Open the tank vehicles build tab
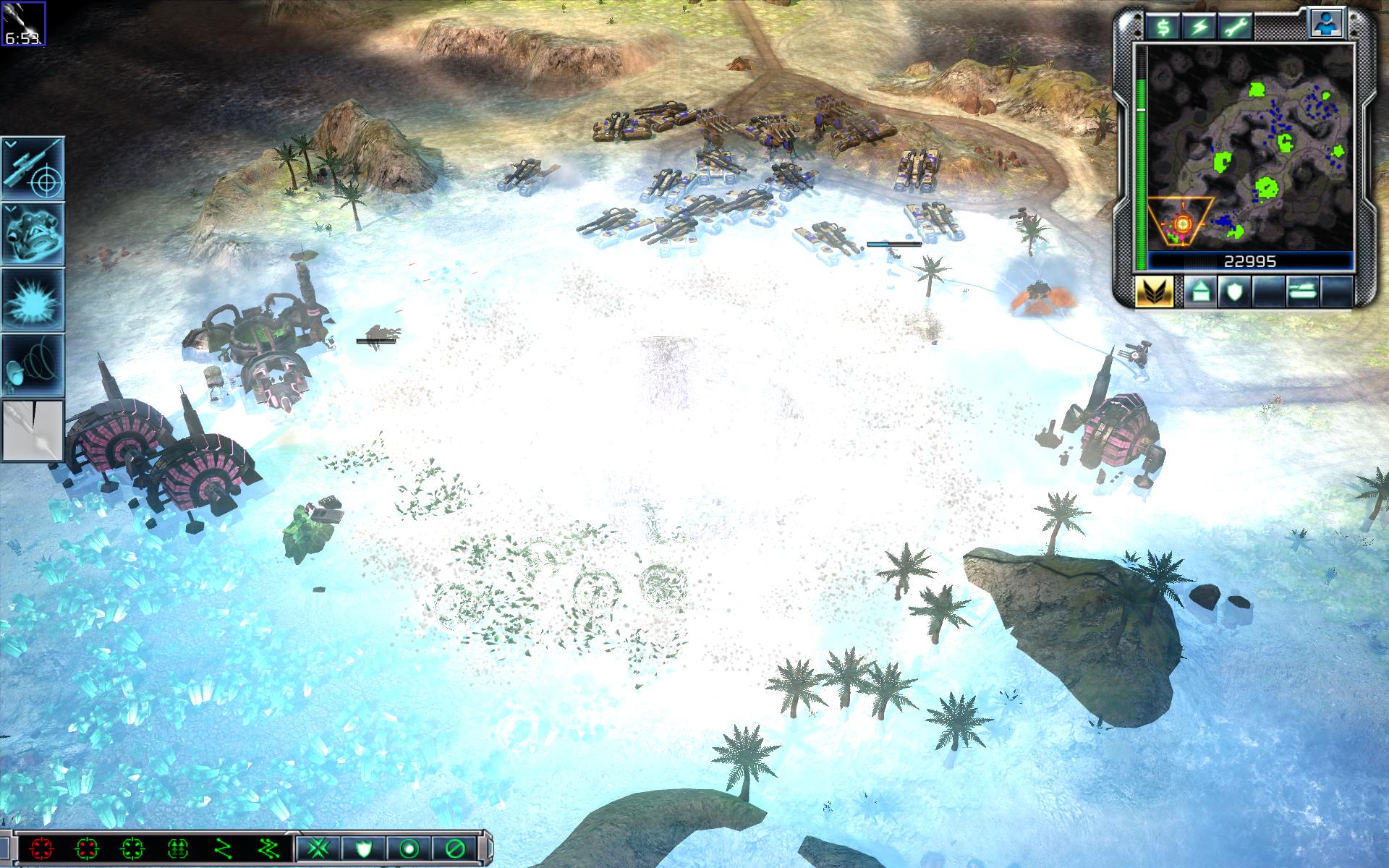 1302,291
